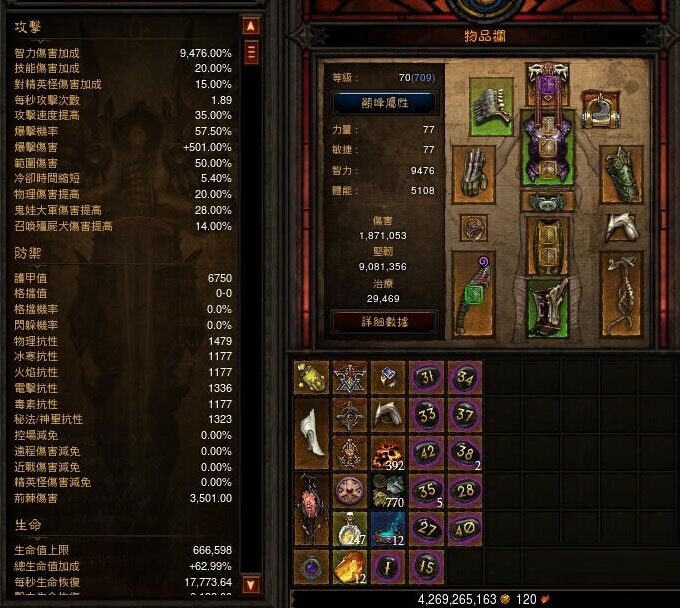Screen dimensions: 680x608
Task: Select the equipped belt slot
Action: tap(547, 201)
